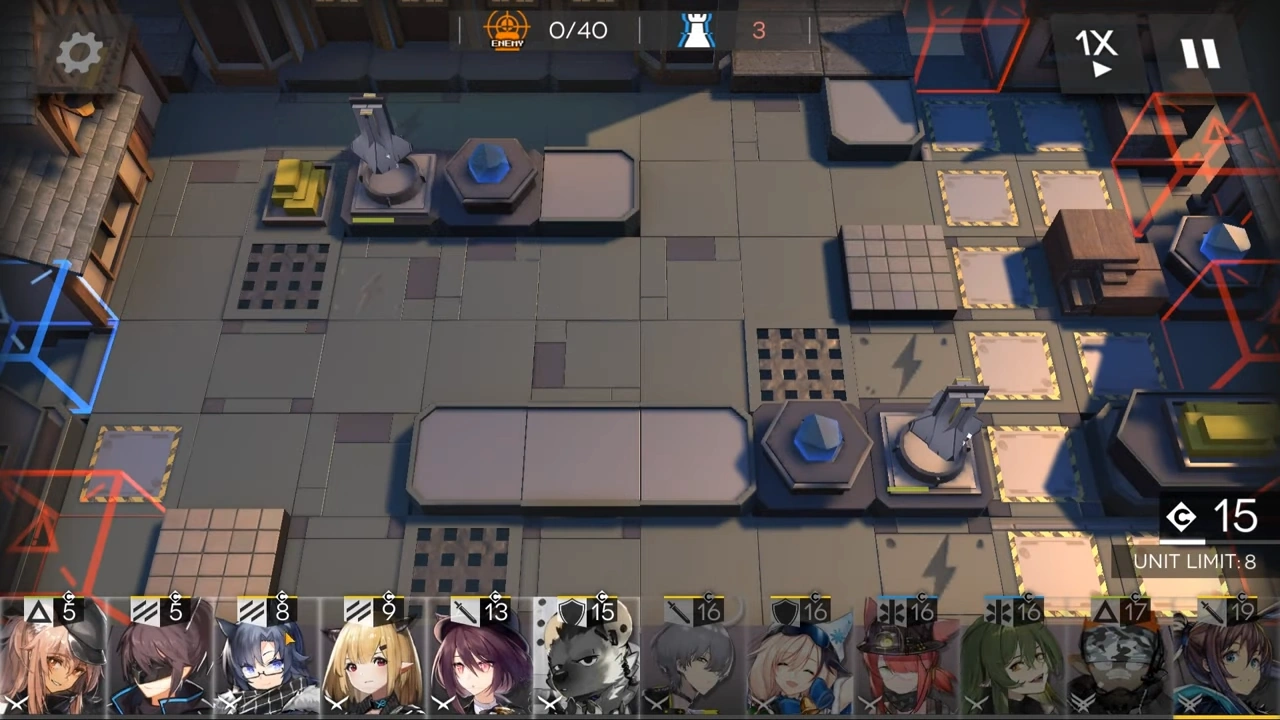Viewport: 1280px width, 720px height.
Task: Click the life points tower icon
Action: point(697,28)
